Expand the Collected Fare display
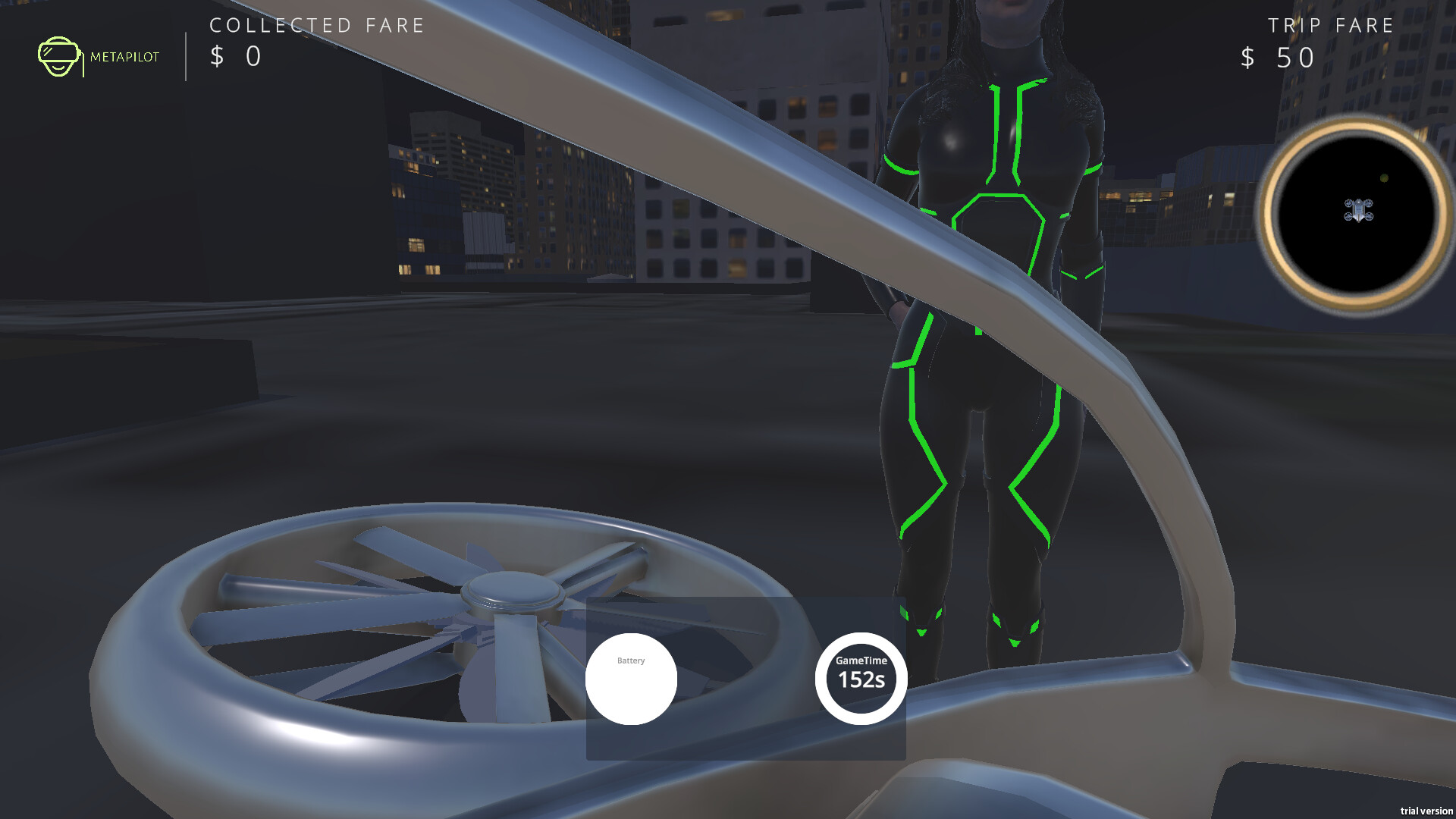This screenshot has width=1456, height=819. click(235, 56)
